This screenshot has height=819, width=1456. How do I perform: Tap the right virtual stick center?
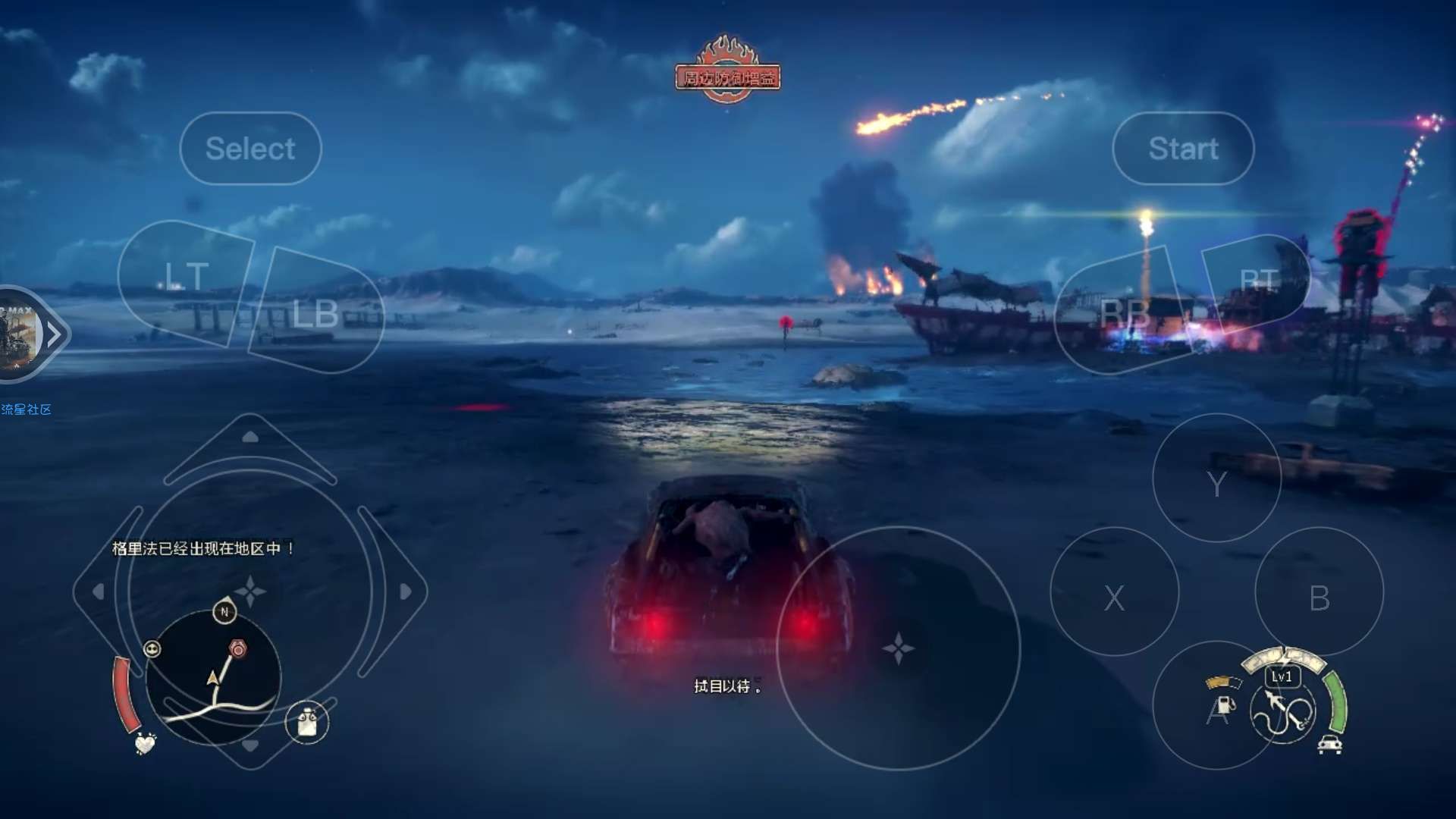point(899,649)
